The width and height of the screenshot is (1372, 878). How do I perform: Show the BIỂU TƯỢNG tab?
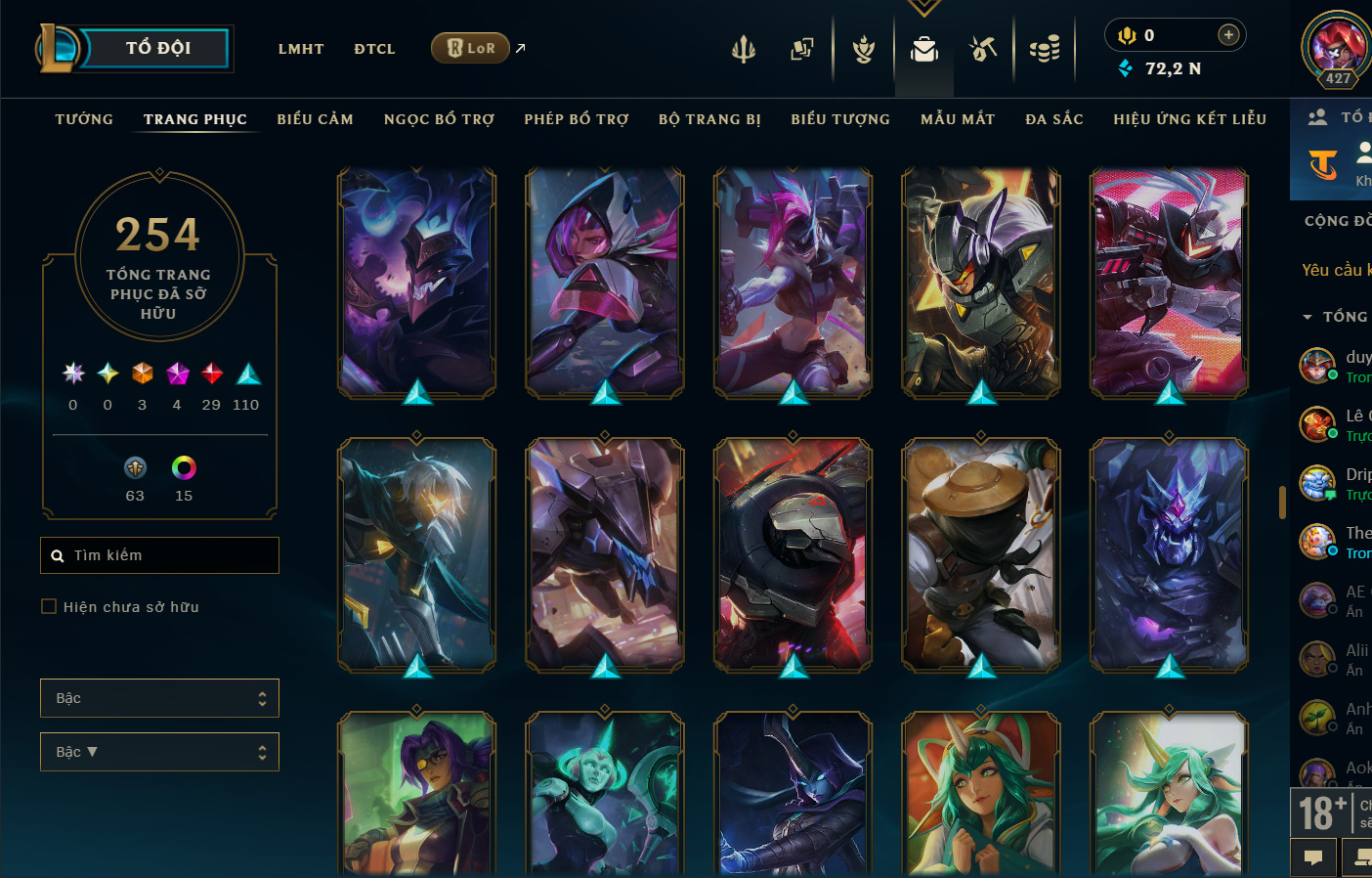840,119
